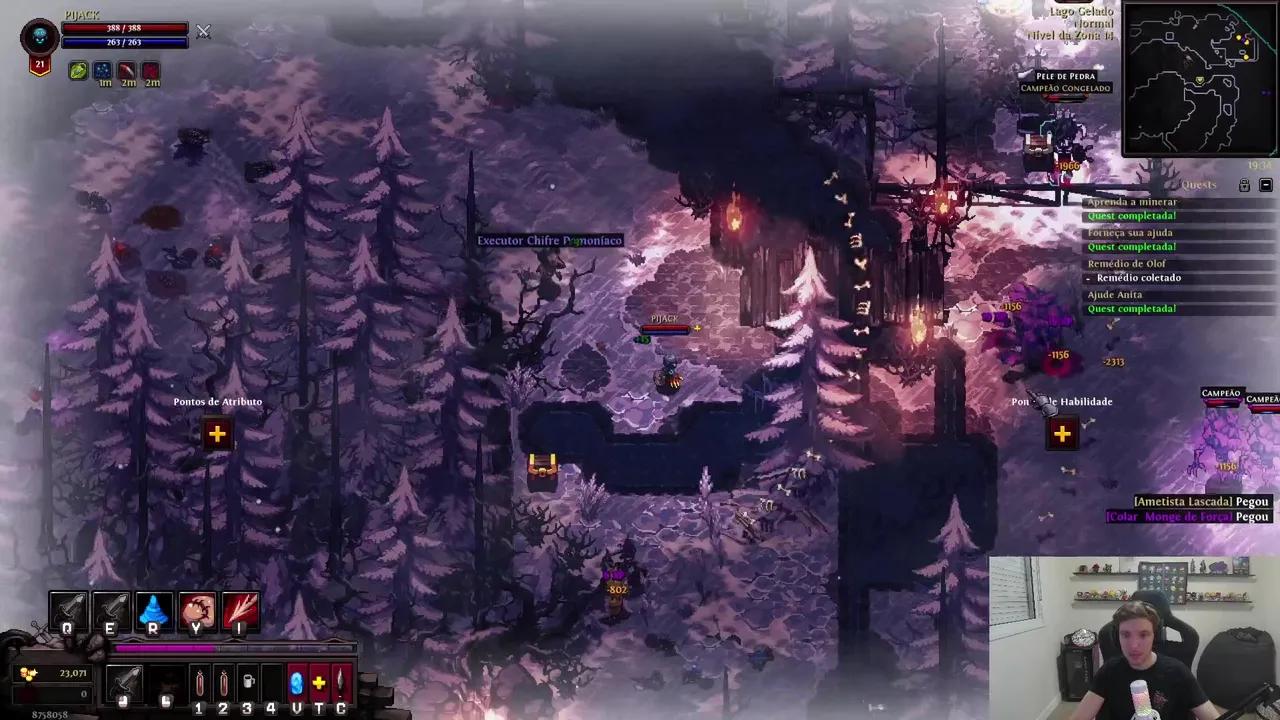The height and width of the screenshot is (720, 1280).
Task: Select the Remédio de Olof quest entry
Action: pos(1126,264)
